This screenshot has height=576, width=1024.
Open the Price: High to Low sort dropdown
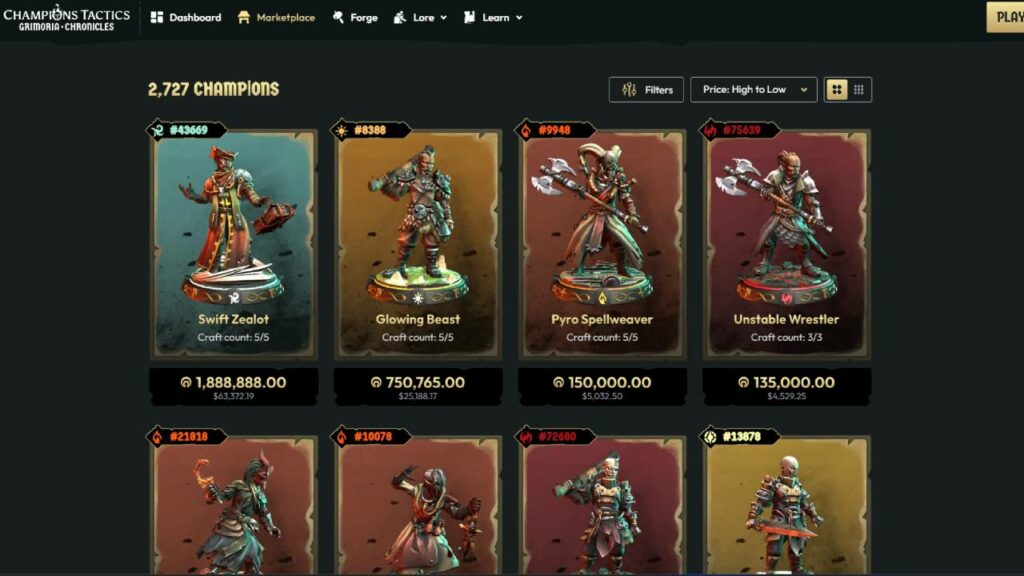[753, 90]
